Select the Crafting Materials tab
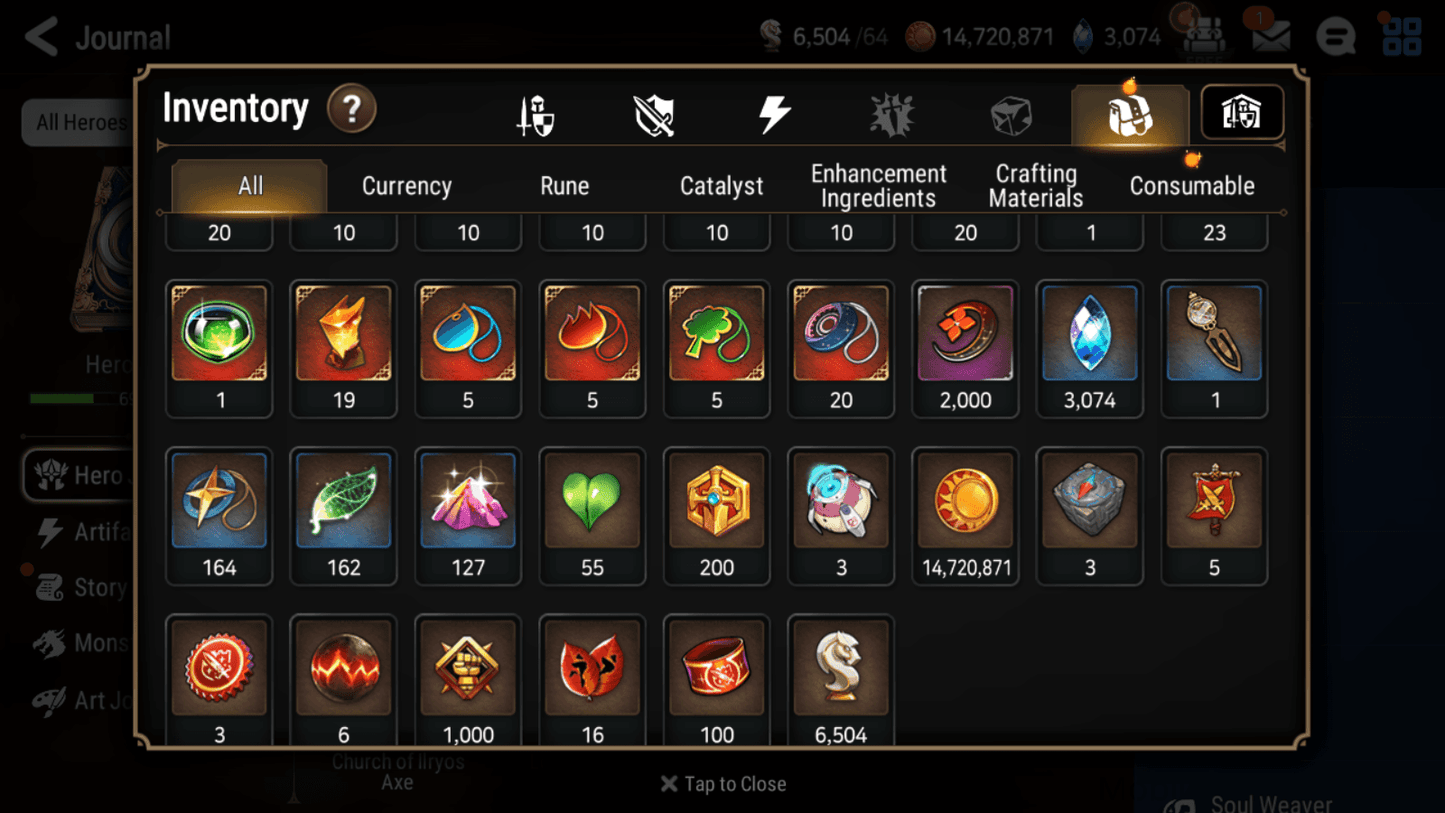1445x813 pixels. pos(1036,185)
